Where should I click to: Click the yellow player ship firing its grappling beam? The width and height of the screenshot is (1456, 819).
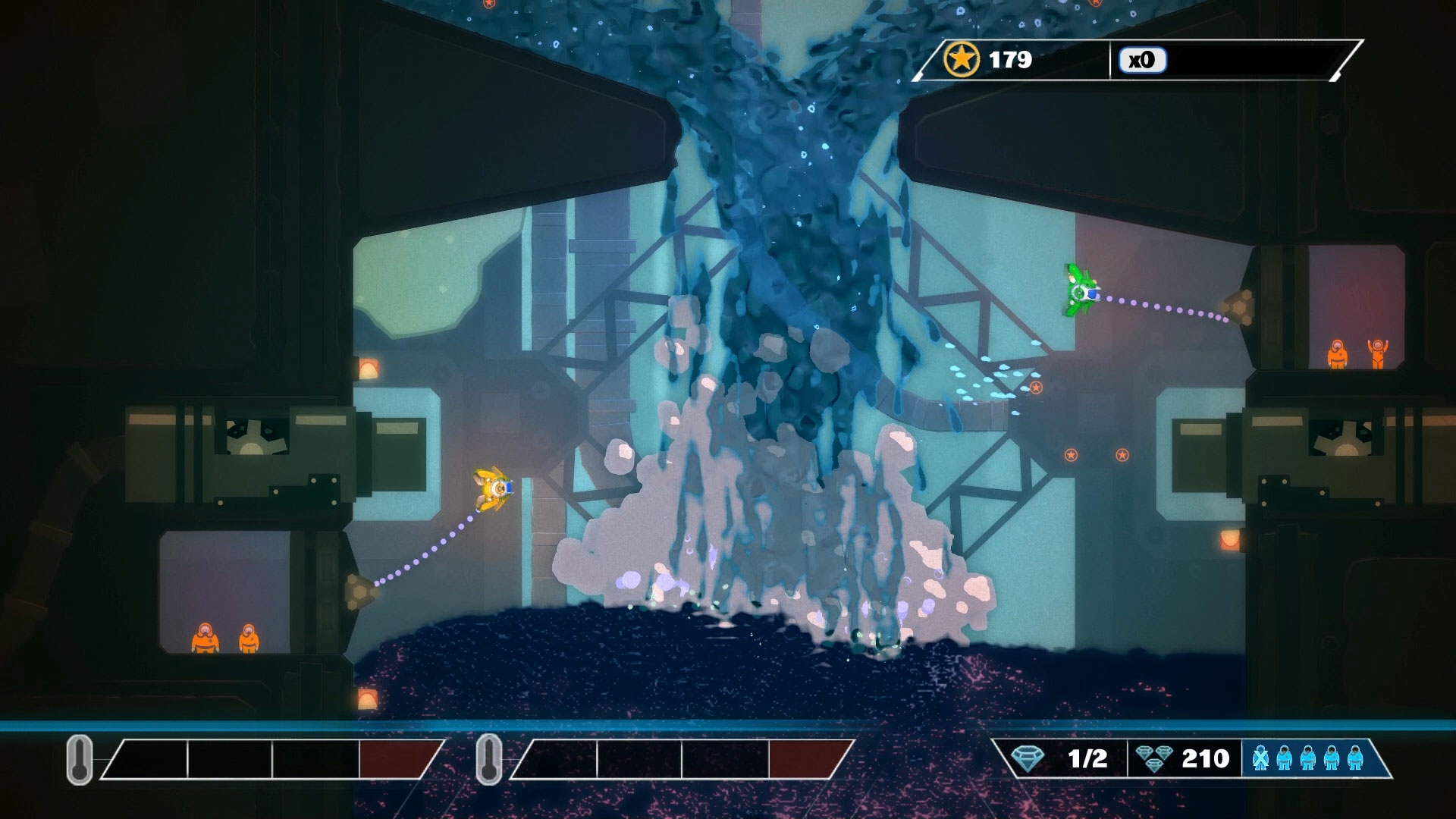494,489
